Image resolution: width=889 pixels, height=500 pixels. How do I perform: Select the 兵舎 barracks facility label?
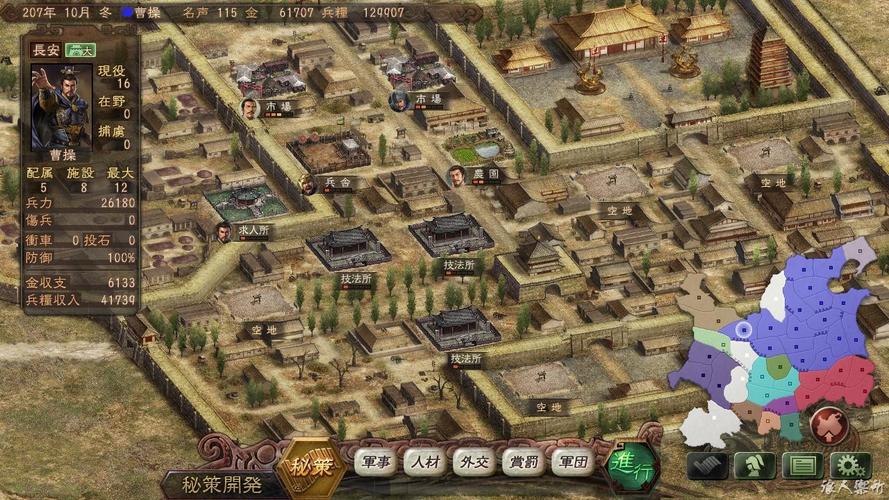(x=338, y=184)
